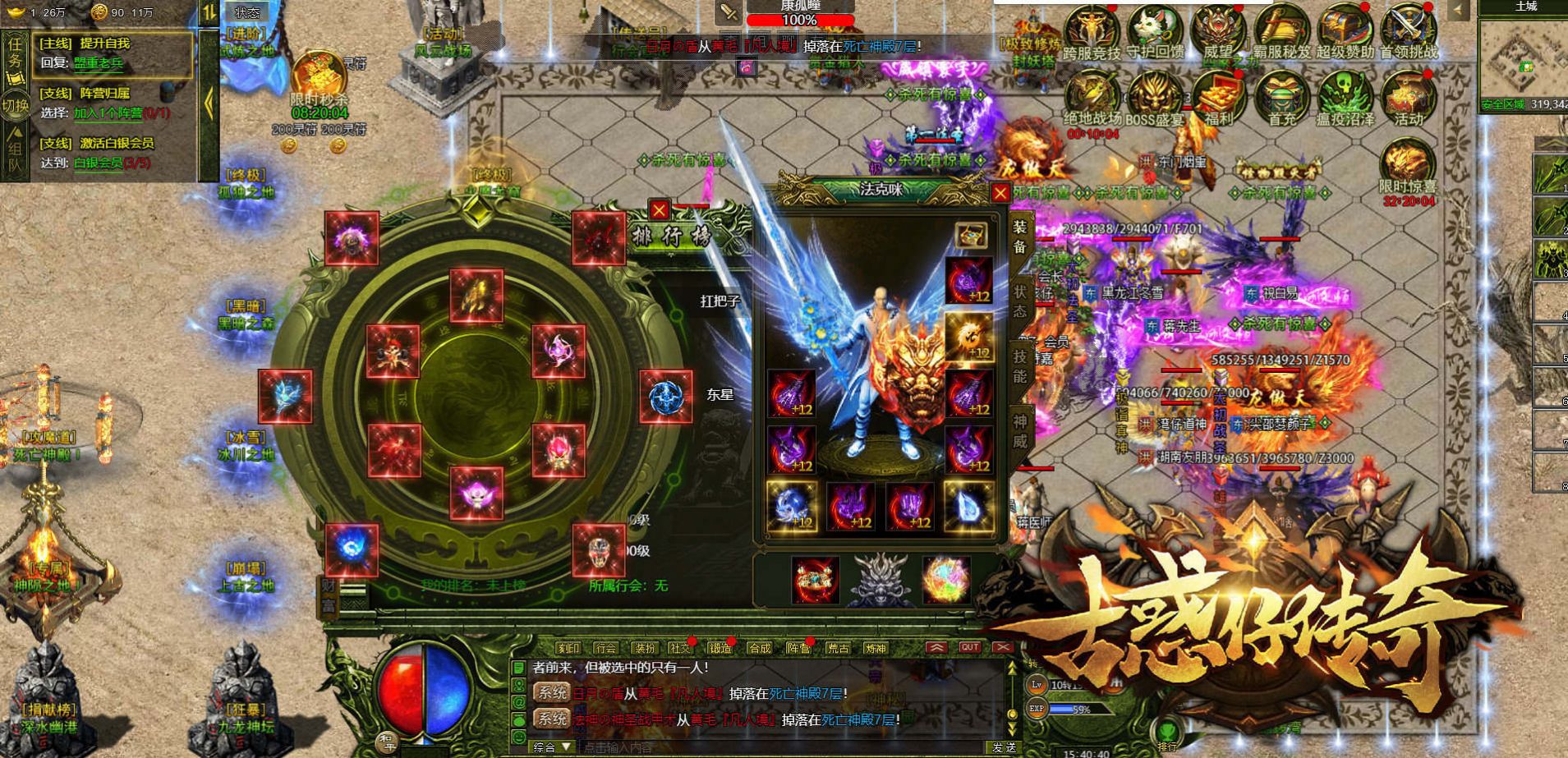Enter the 首领挑战 boss challenge
The height and width of the screenshot is (758, 1568).
1408,31
